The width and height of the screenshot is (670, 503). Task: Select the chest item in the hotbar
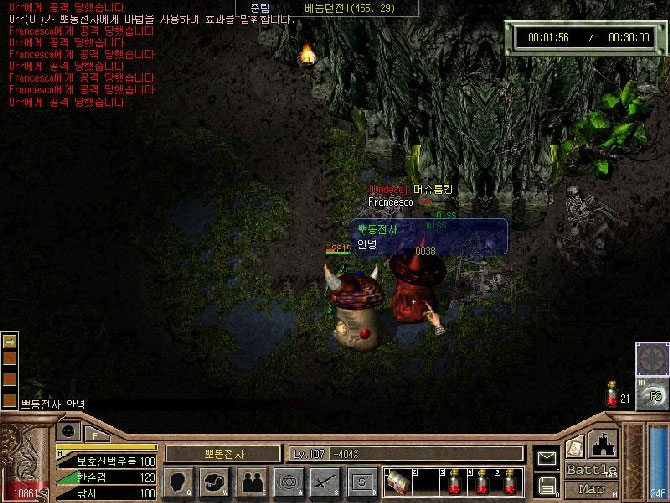[x=397, y=481]
